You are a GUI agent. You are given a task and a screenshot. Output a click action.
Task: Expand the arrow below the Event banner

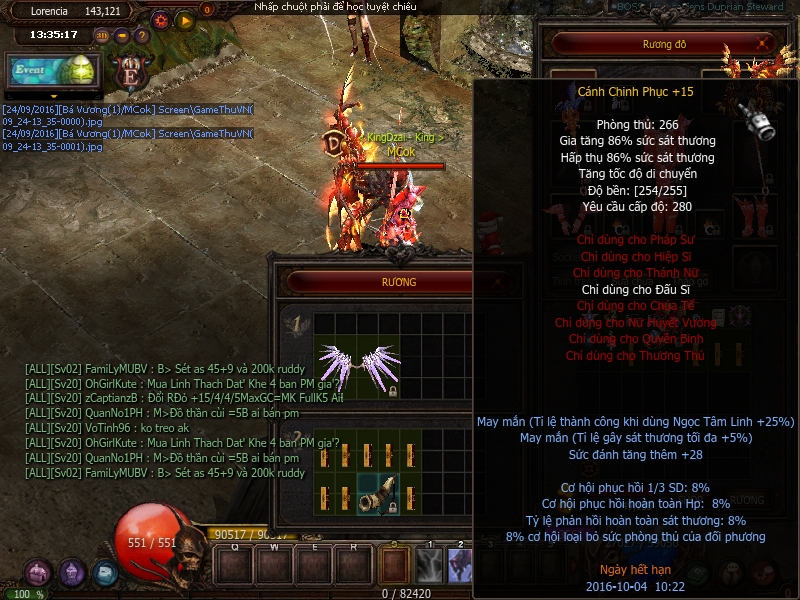[54, 96]
